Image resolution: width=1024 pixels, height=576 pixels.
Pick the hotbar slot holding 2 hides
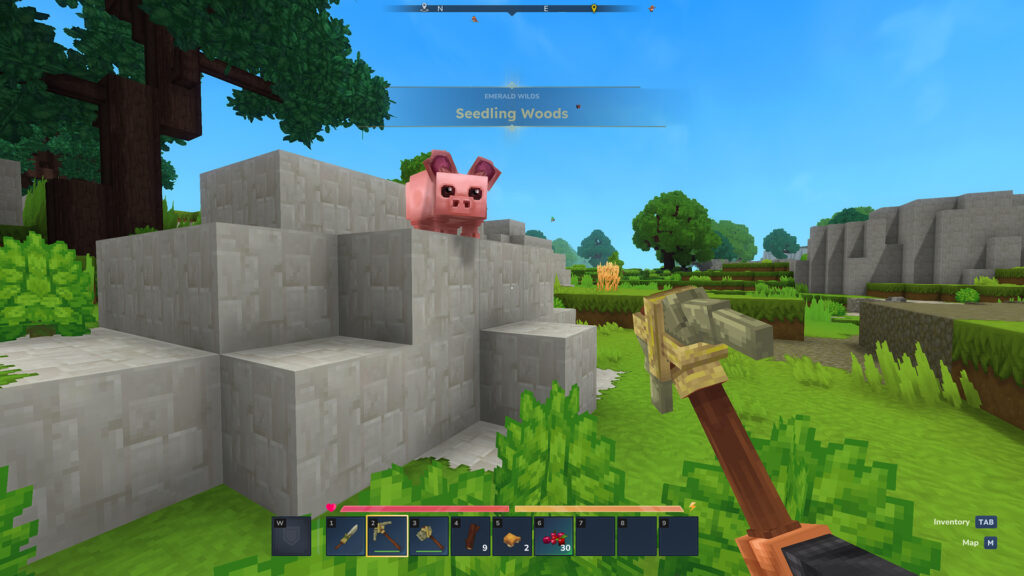coord(511,536)
